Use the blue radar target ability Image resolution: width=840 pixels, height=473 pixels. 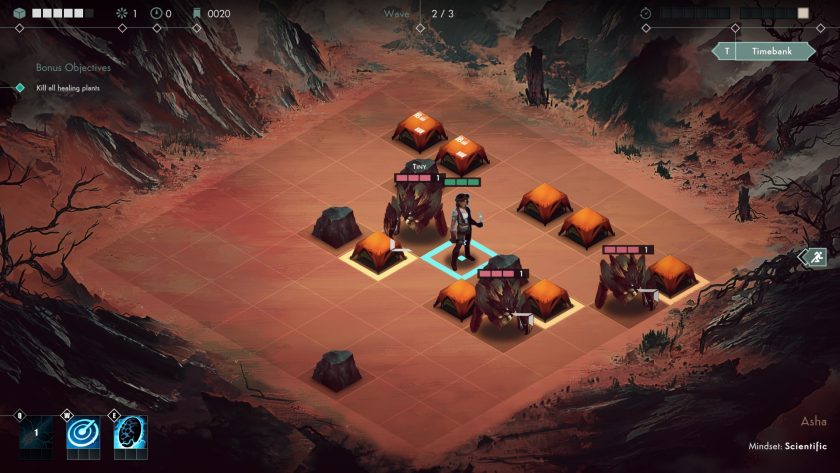click(x=83, y=433)
